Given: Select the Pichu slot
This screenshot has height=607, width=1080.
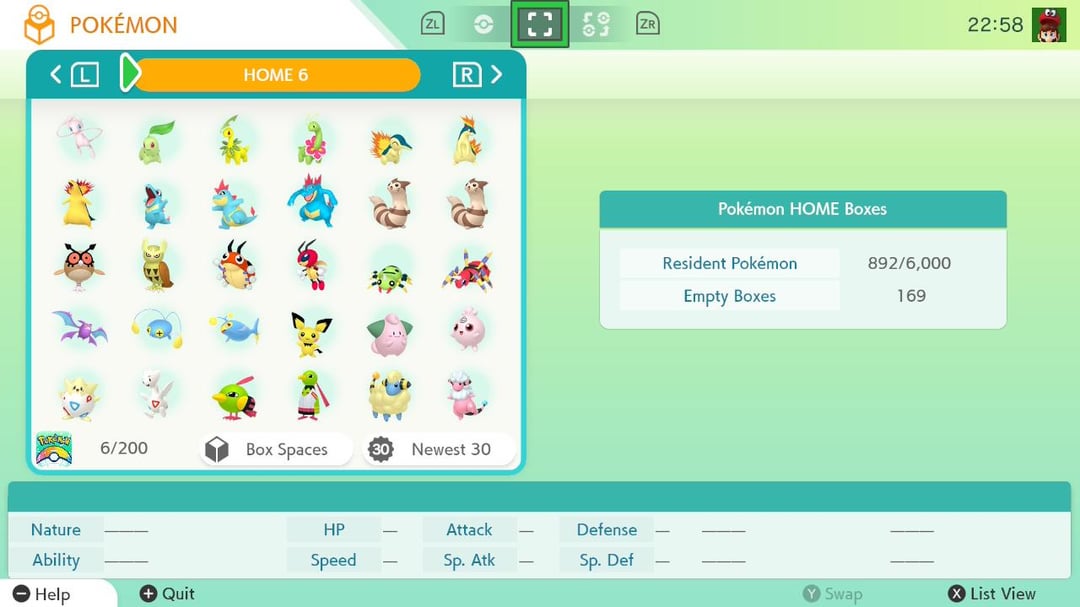Looking at the screenshot, I should [312, 333].
